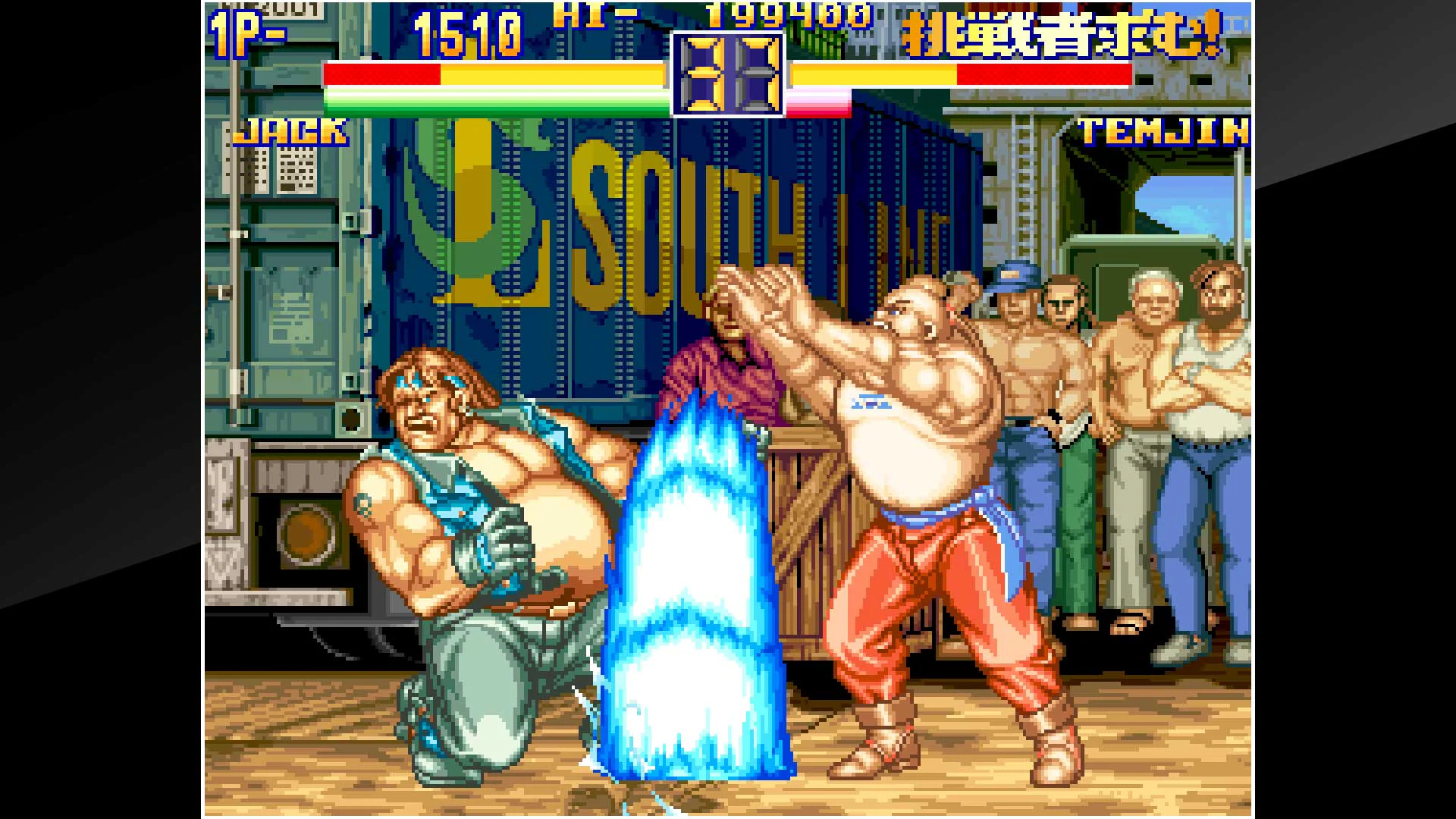Screen dimensions: 1456x819
Task: Click the TEMJIN name label
Action: [1164, 130]
